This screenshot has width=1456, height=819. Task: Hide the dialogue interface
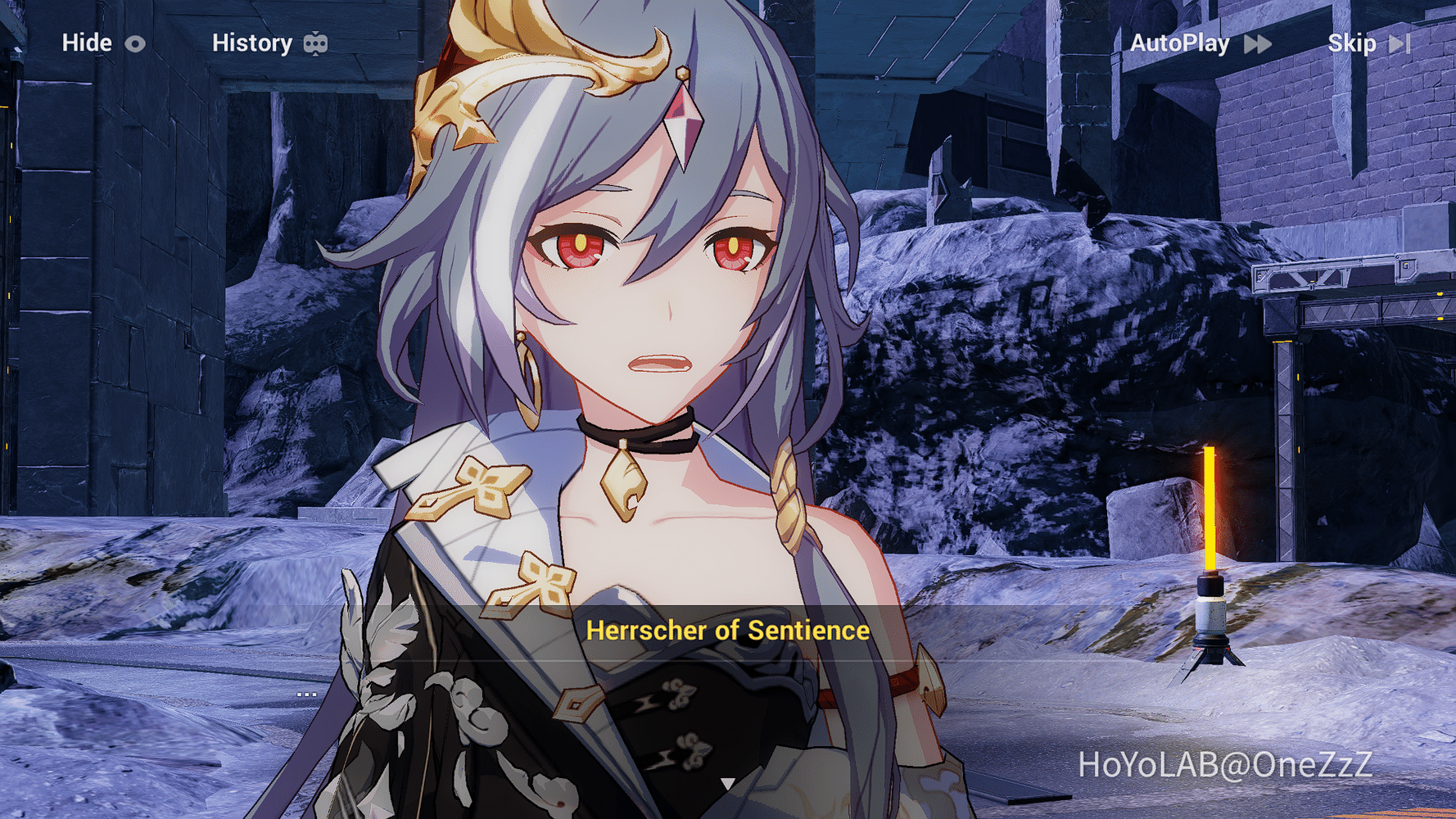[x=88, y=43]
